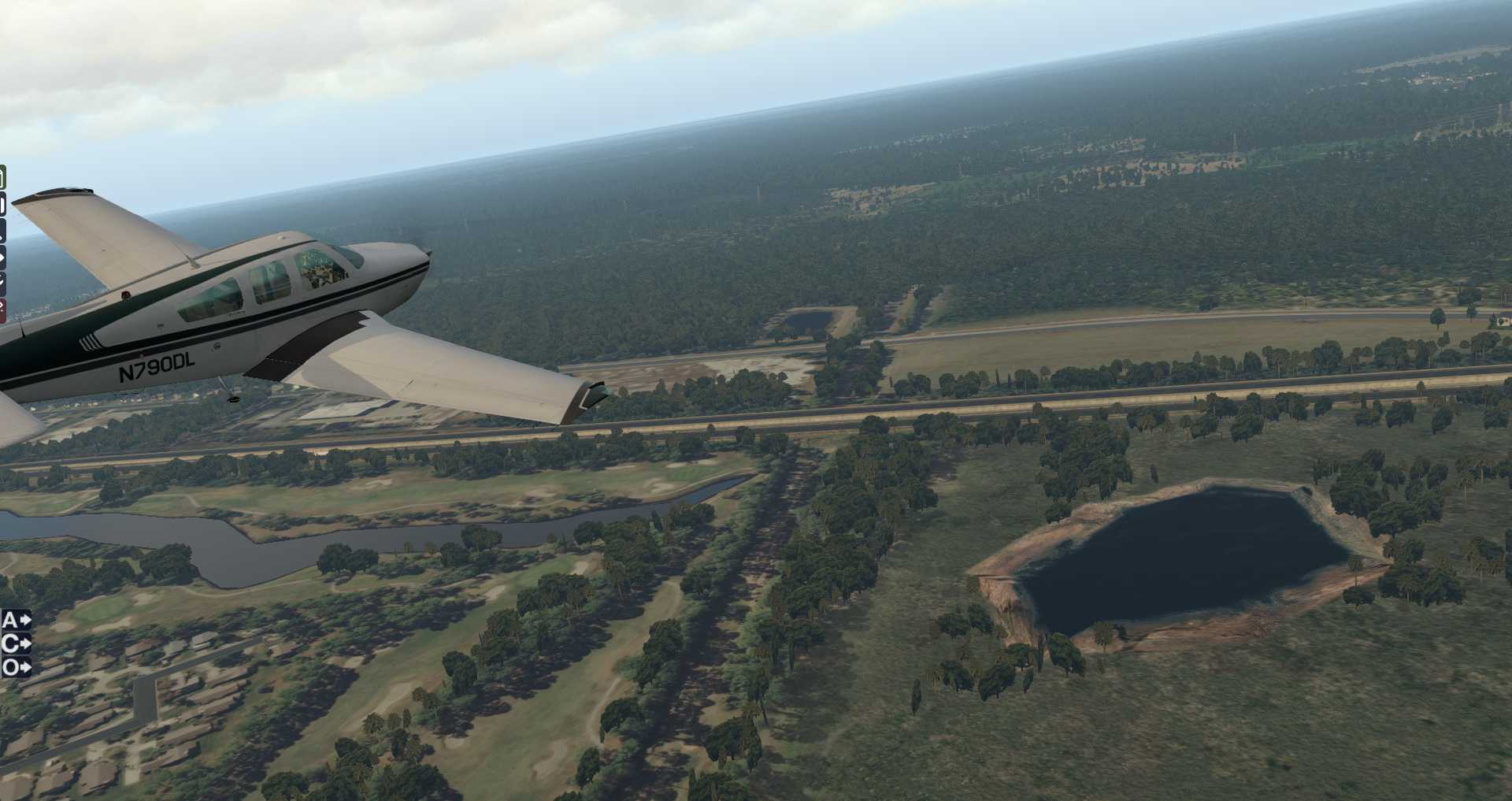The width and height of the screenshot is (1512, 801).
Task: Show the O arrow side panel
Action: pyautogui.click(x=16, y=668)
